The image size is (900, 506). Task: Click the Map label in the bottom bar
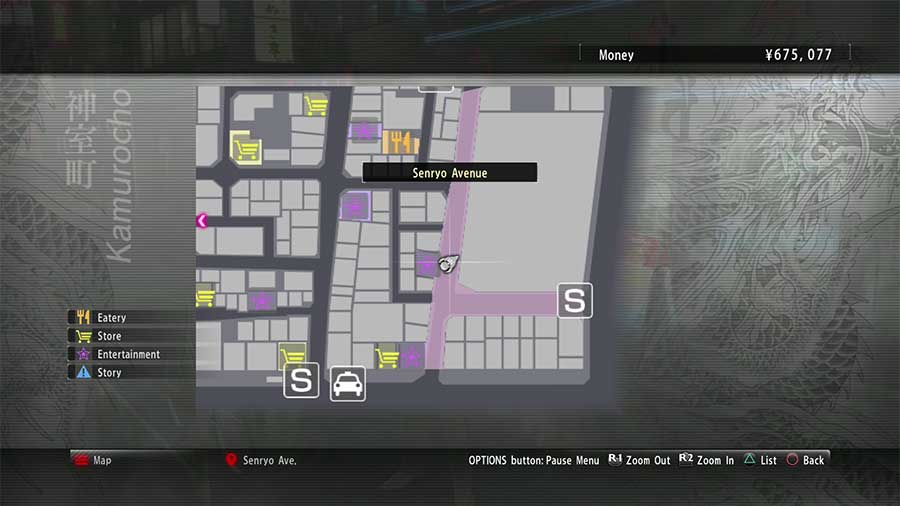point(101,460)
